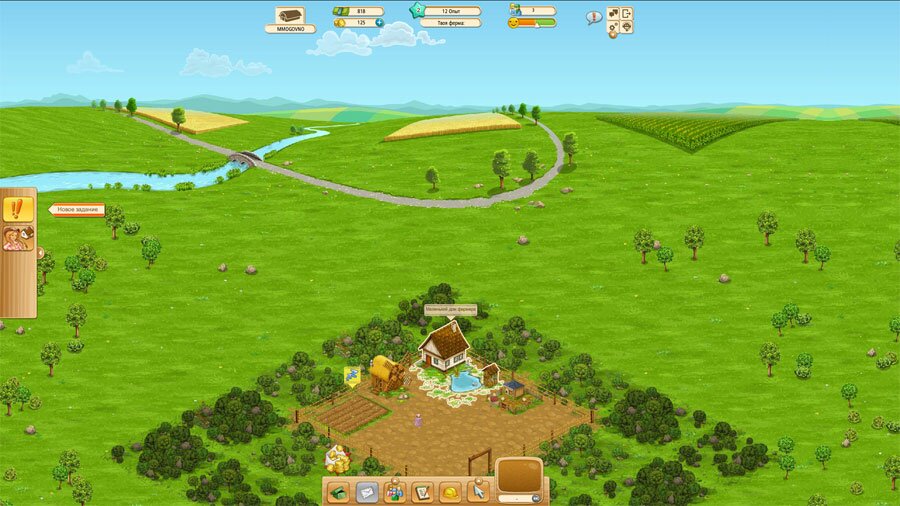Click the brown preview panel in the toolbar
The image size is (900, 506).
pos(519,475)
